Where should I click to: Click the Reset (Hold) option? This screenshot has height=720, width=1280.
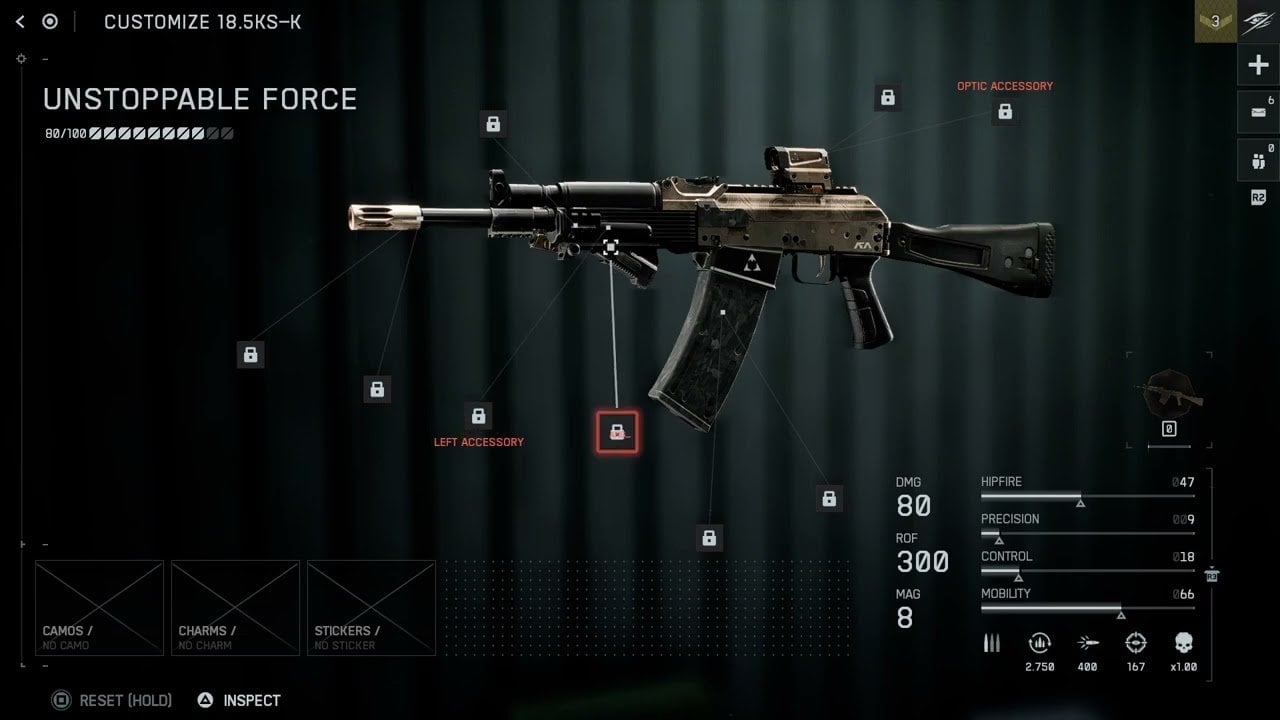pos(112,700)
